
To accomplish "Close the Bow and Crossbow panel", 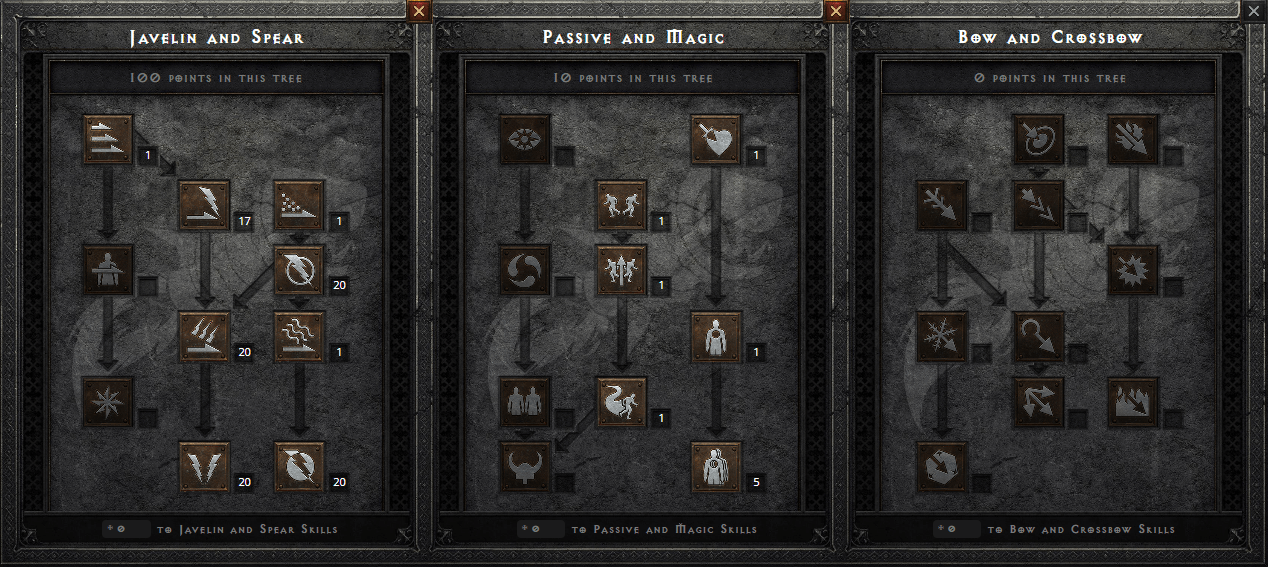I will click(x=1255, y=10).
